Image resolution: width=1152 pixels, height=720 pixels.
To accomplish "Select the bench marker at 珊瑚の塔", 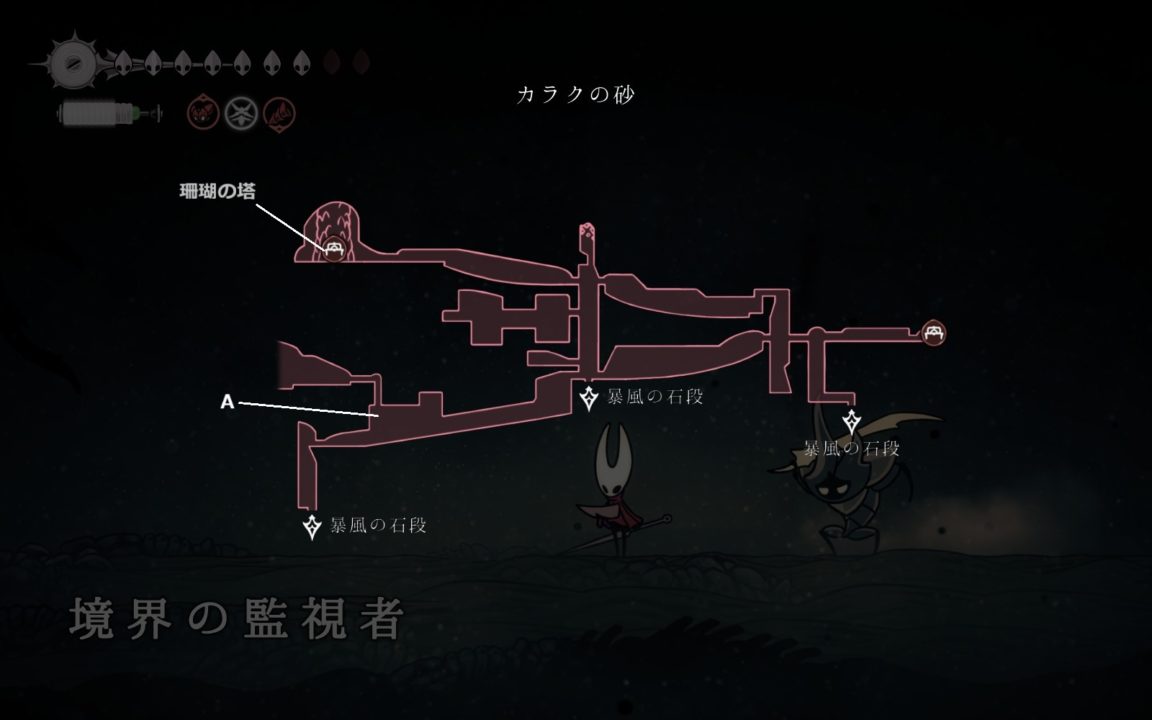I will [335, 250].
